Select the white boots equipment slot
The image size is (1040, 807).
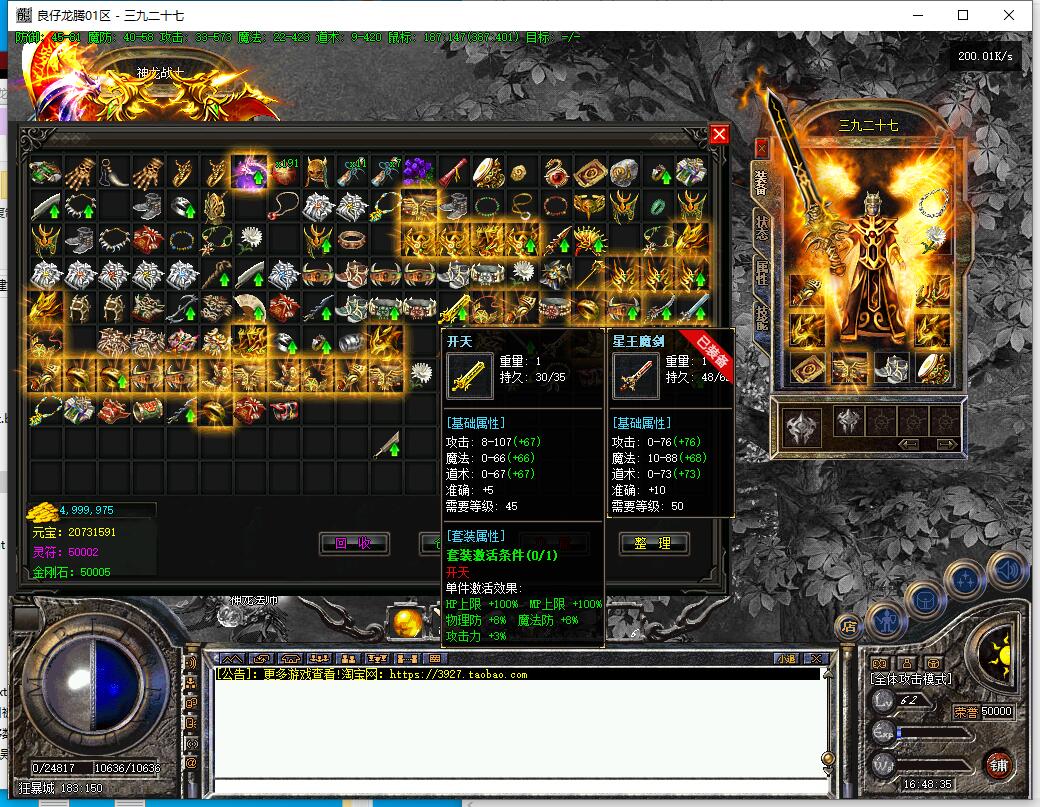[889, 368]
